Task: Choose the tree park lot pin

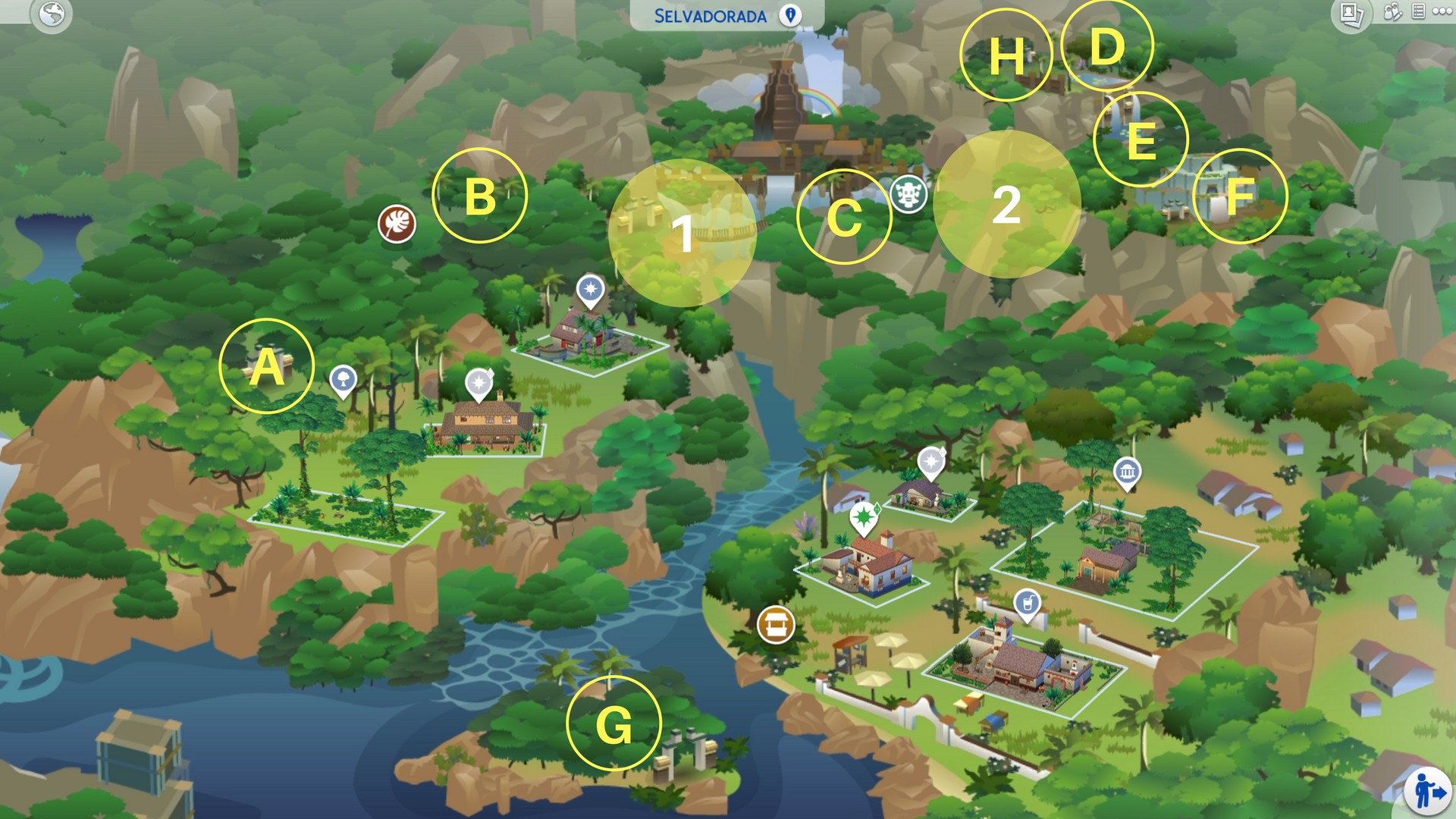Action: 343,379
